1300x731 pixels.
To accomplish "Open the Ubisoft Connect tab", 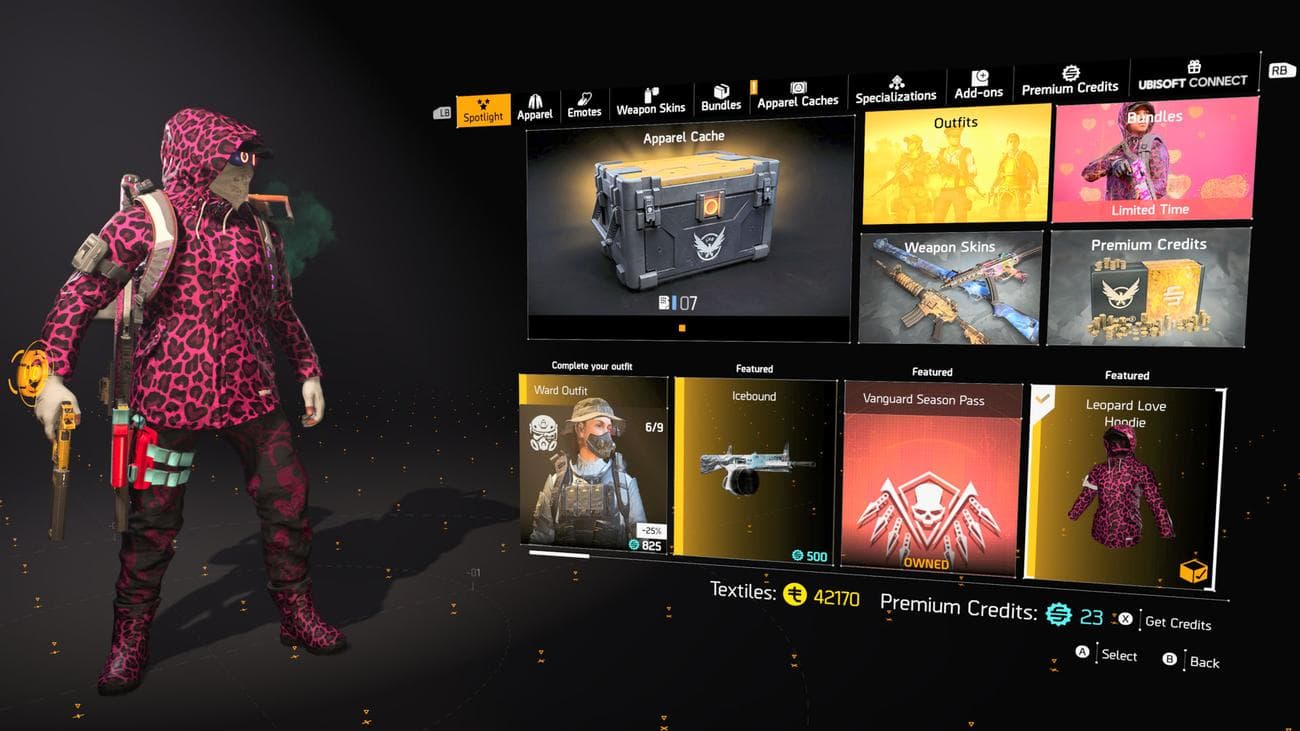I will [x=1193, y=76].
